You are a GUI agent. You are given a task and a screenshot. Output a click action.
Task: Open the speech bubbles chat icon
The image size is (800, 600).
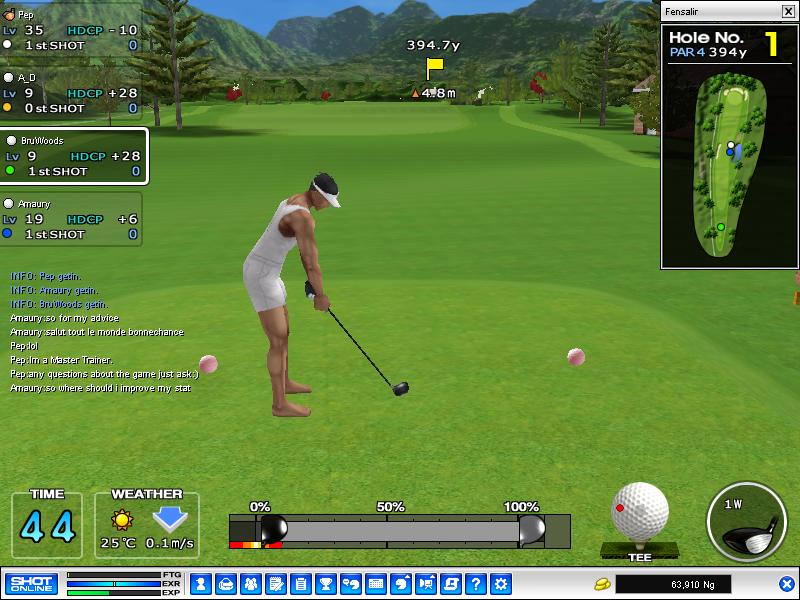[350, 584]
